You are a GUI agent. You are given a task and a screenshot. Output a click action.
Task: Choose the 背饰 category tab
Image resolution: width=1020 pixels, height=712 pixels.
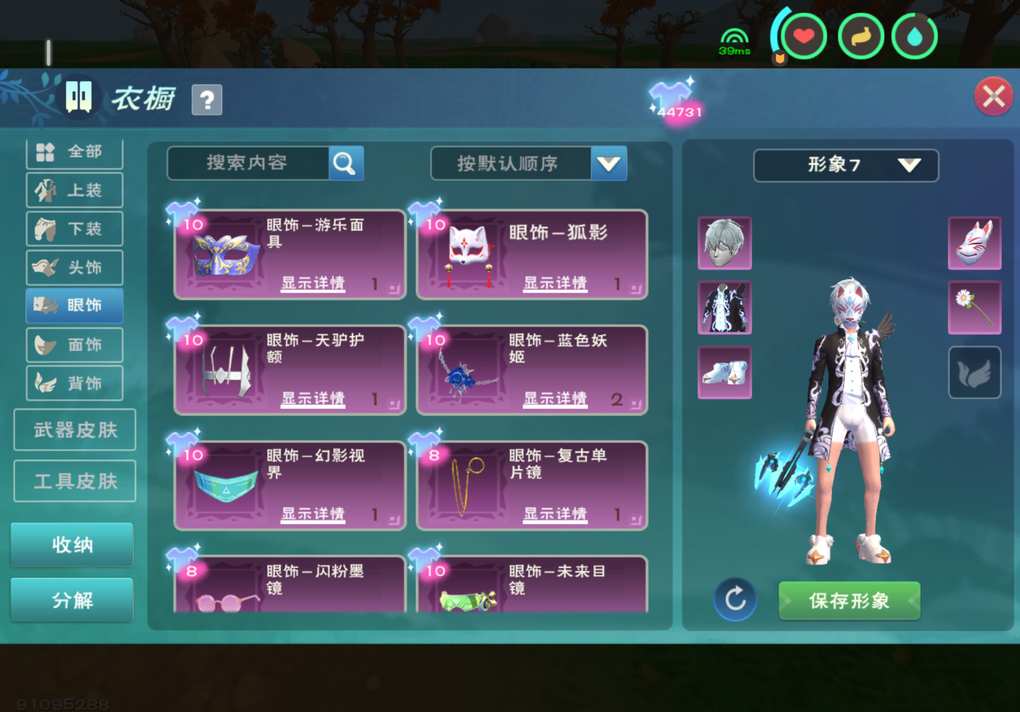tap(75, 383)
